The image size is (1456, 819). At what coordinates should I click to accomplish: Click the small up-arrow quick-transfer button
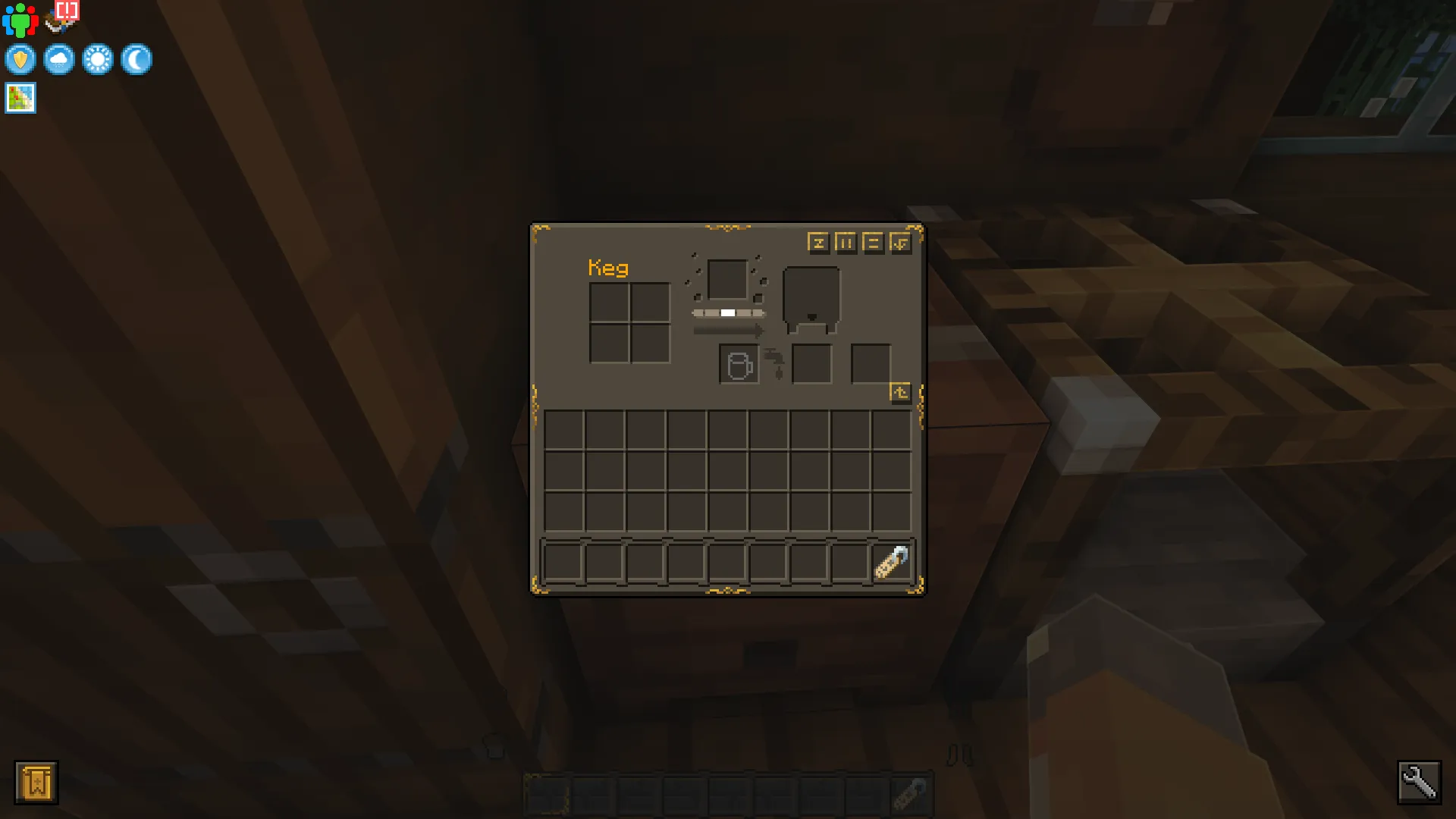coord(901,391)
